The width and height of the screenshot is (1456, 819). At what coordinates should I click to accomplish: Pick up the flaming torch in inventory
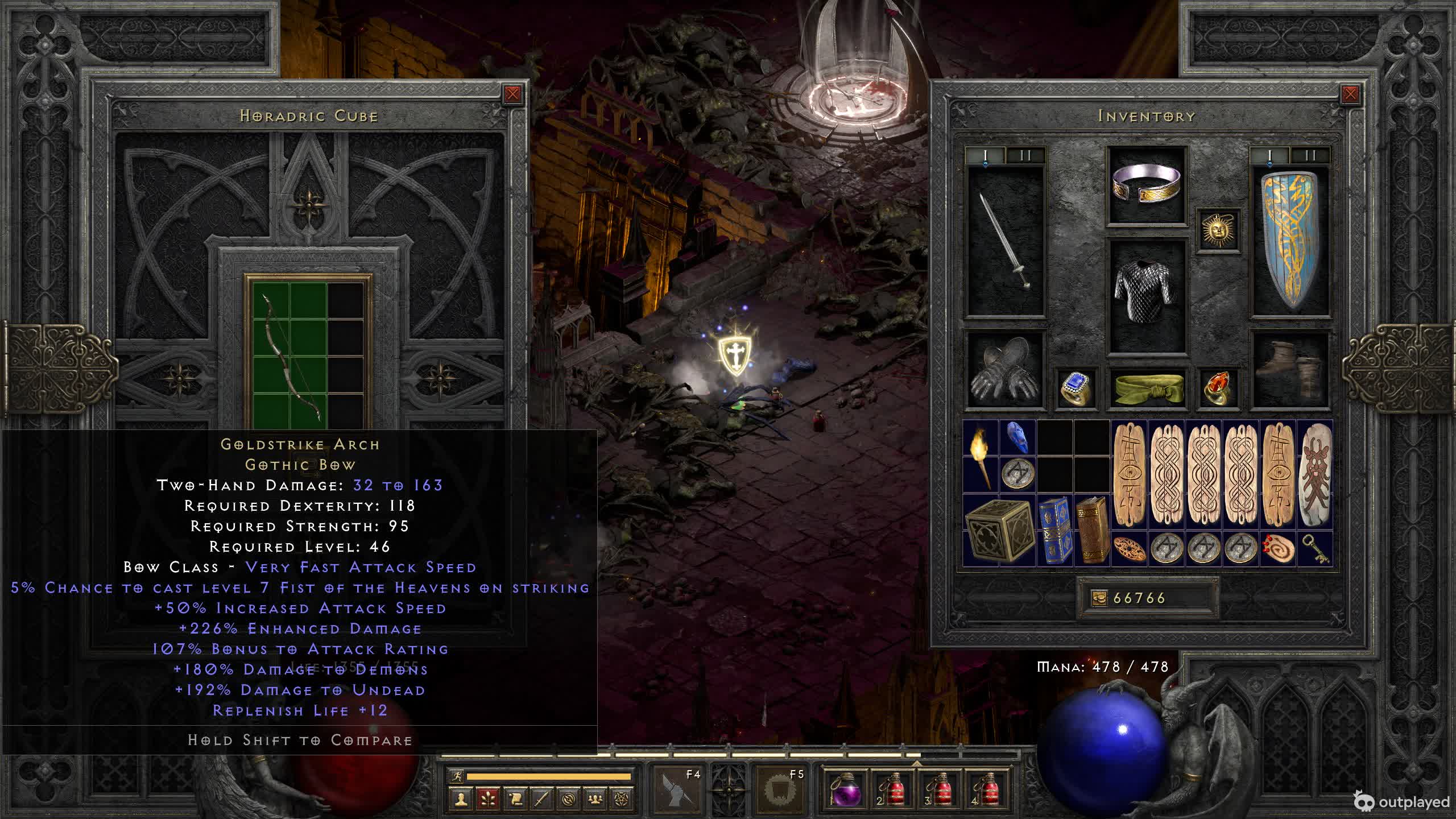(x=981, y=456)
